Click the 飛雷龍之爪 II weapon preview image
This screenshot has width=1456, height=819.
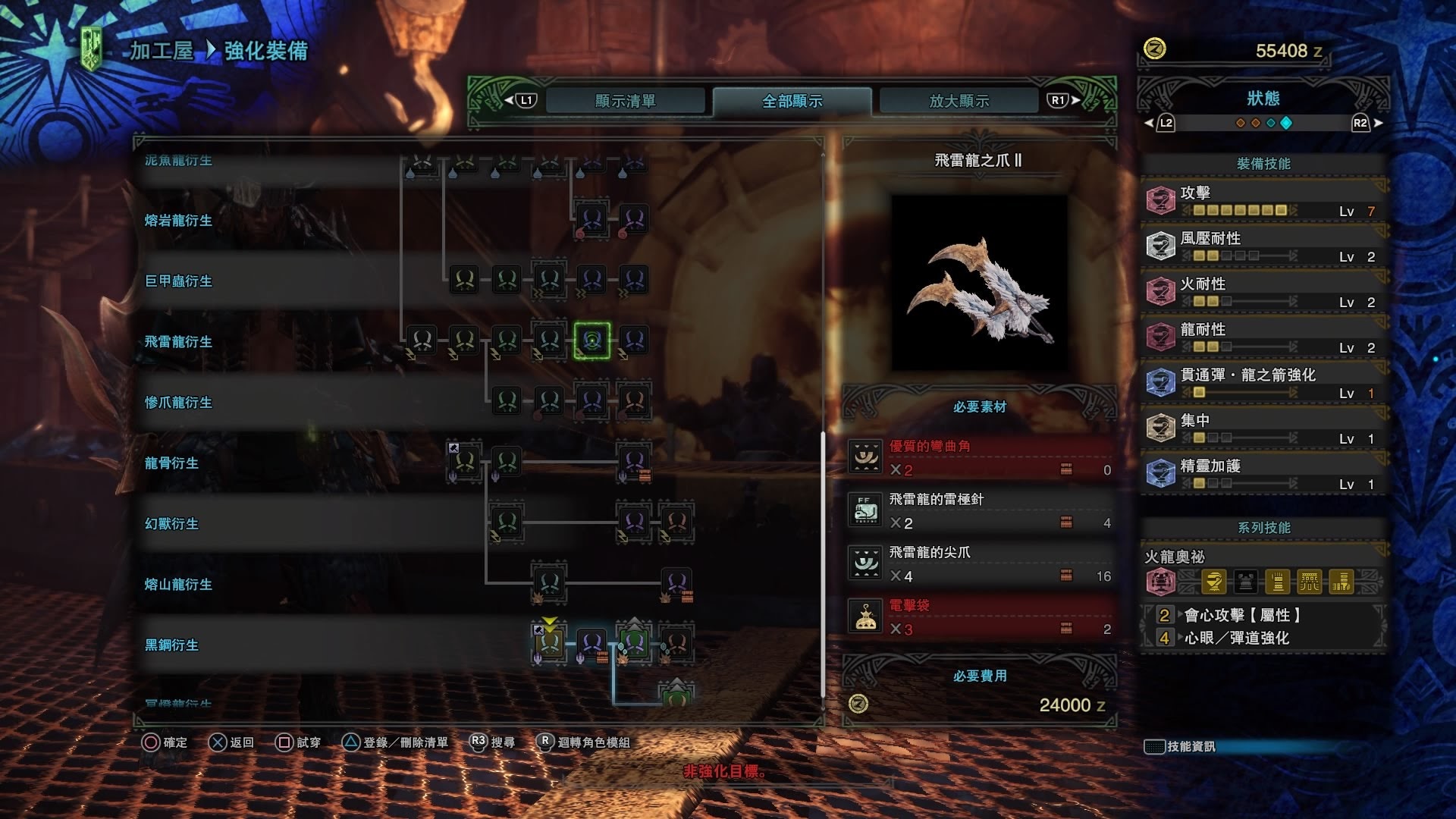(979, 283)
